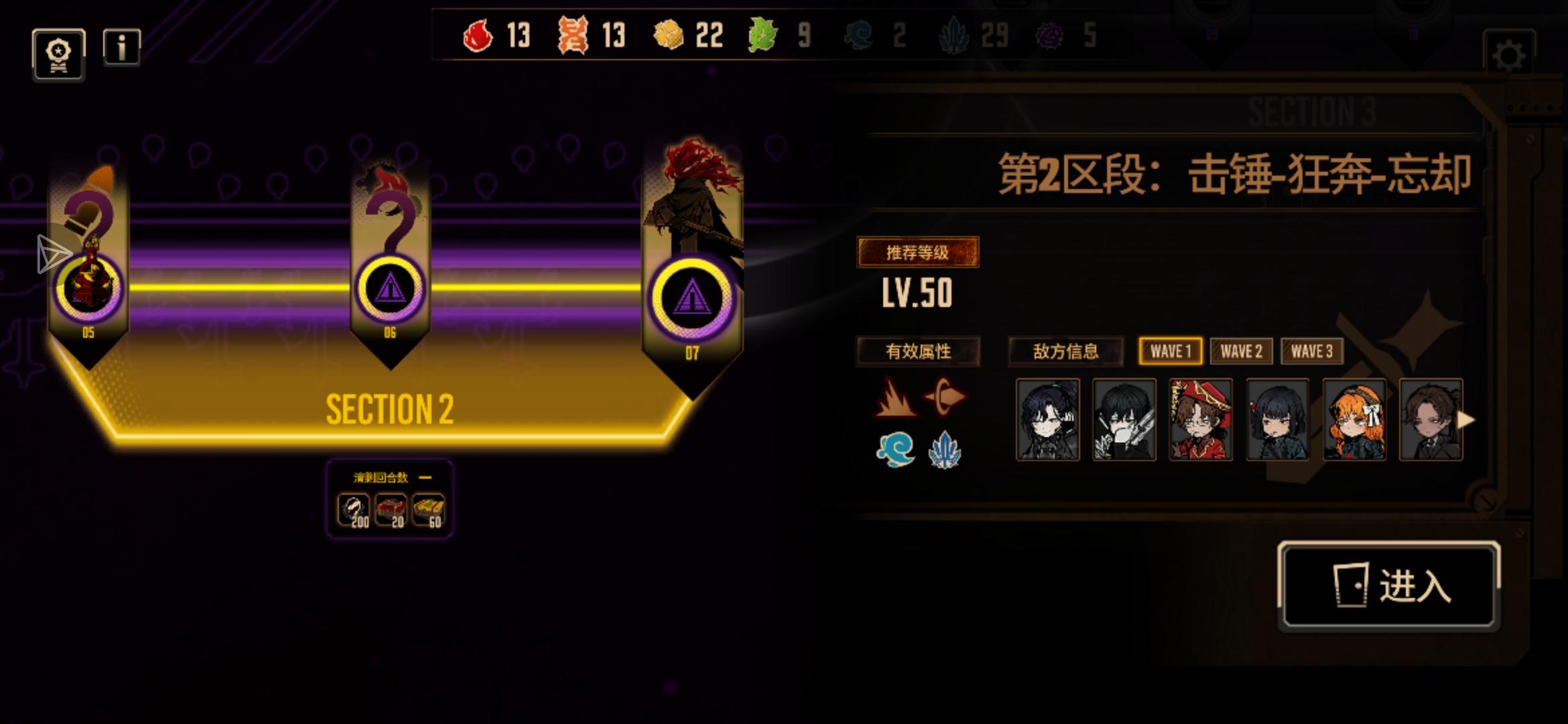Open the medal/achievement icon in the top-left
Viewport: 1568px width, 724px height.
point(58,54)
